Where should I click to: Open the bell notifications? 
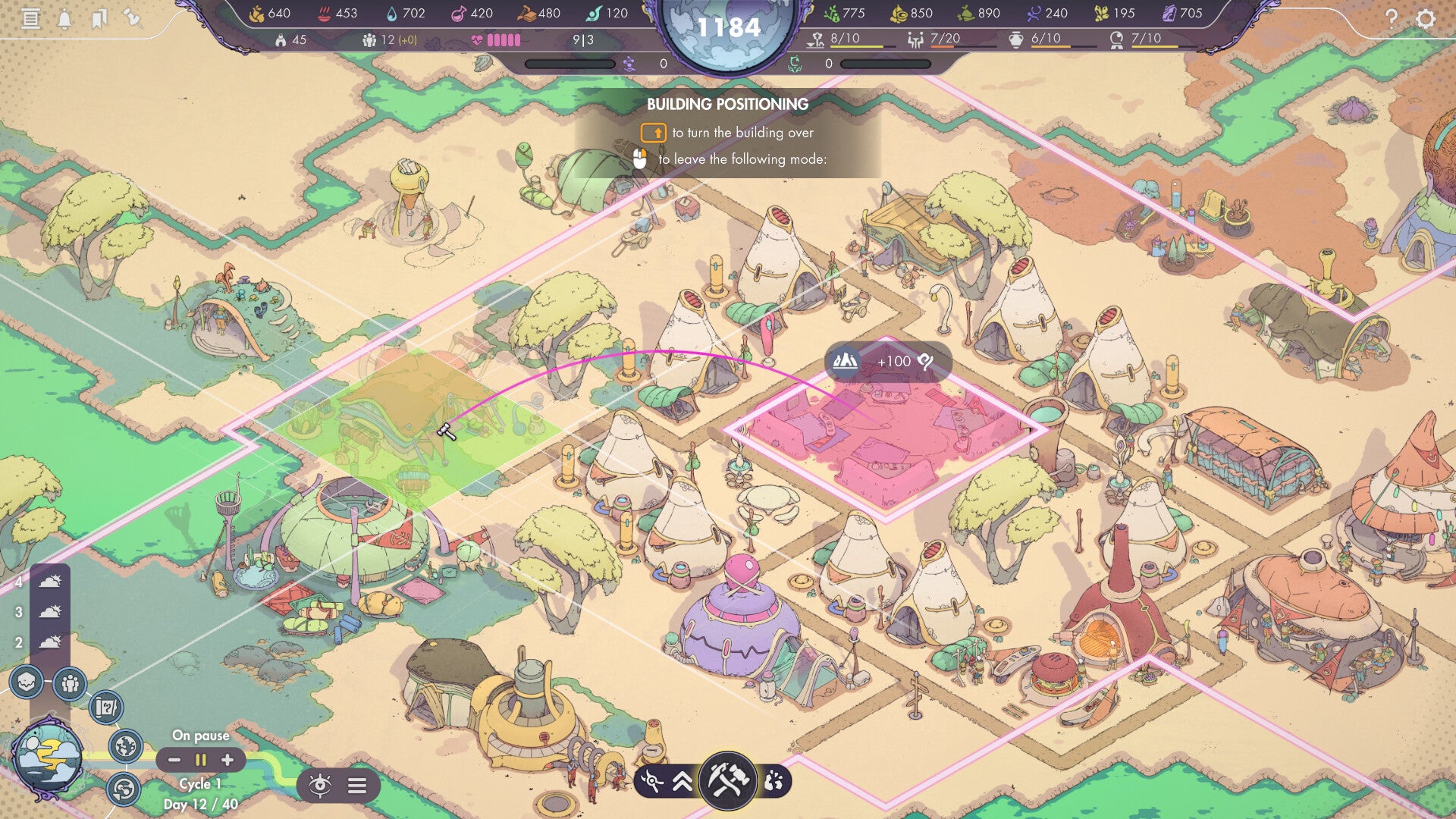point(64,18)
